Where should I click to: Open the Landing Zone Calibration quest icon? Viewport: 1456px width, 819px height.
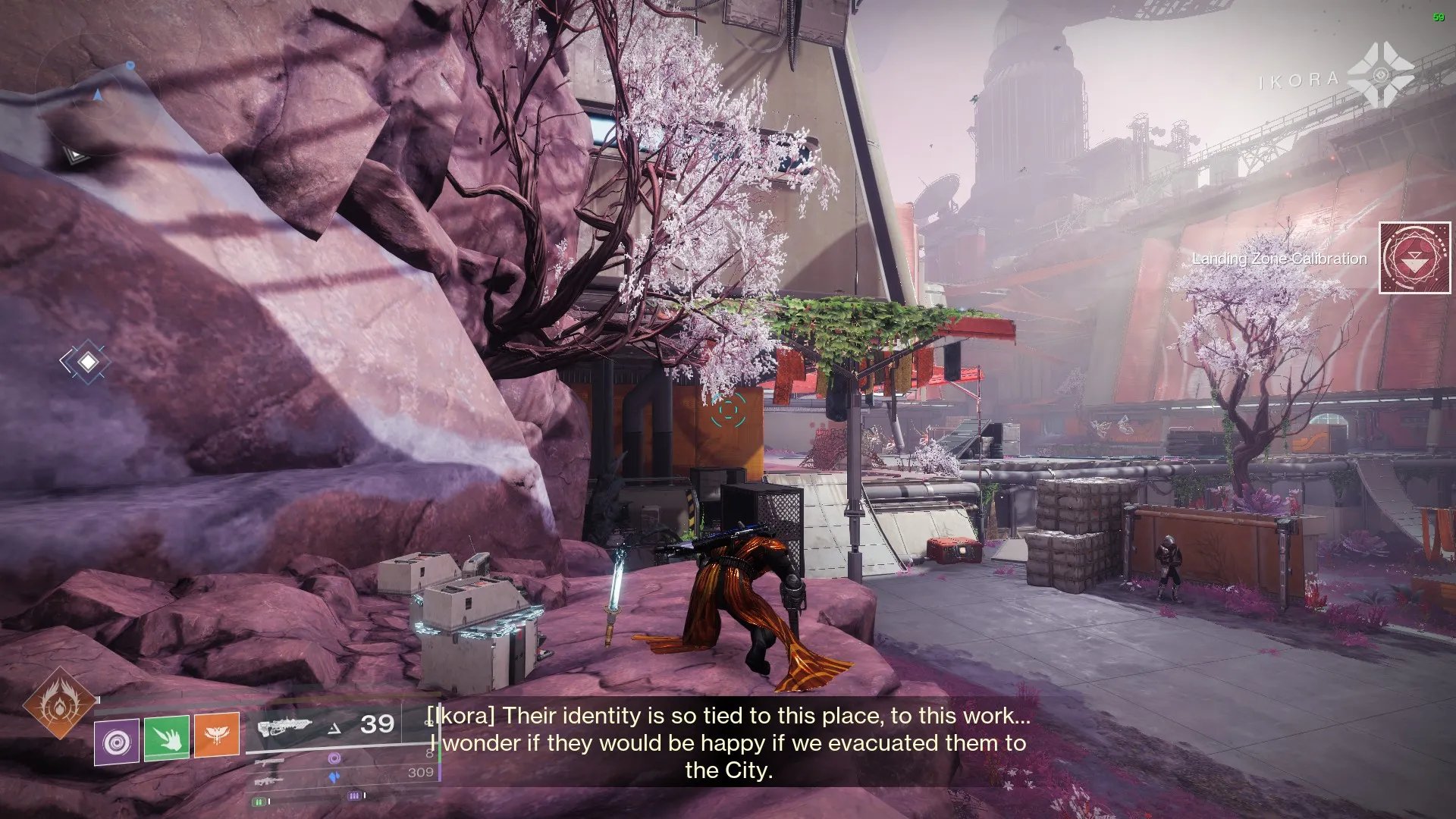click(x=1415, y=258)
